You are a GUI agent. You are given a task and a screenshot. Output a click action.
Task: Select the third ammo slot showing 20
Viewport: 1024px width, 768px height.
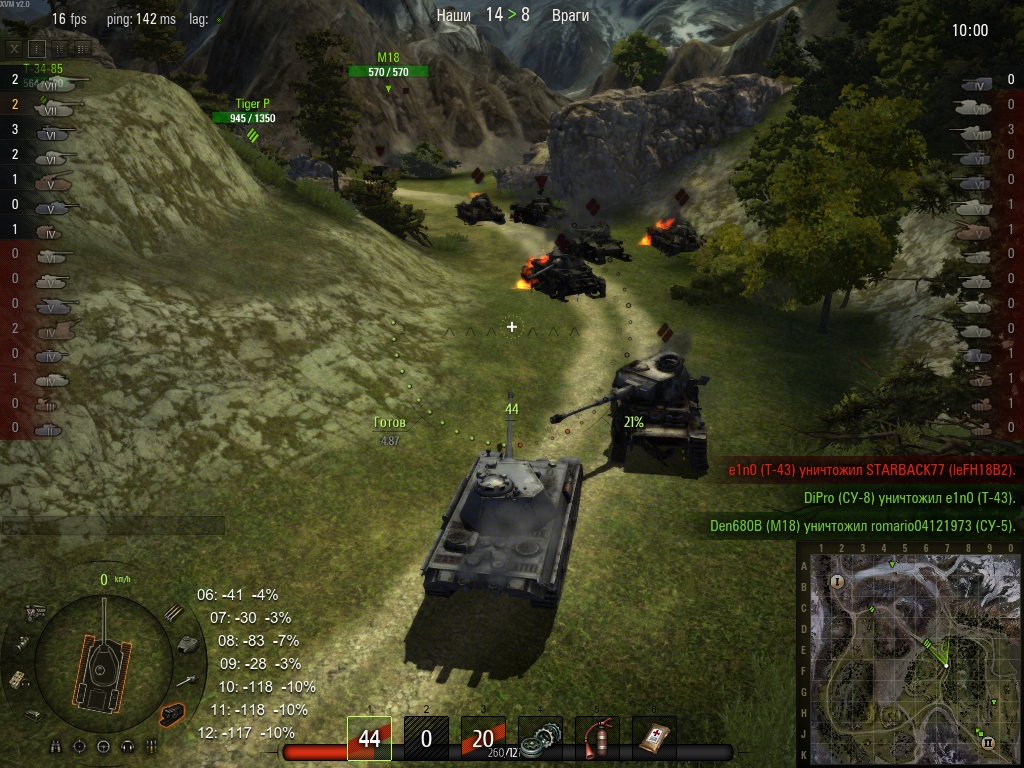click(483, 738)
